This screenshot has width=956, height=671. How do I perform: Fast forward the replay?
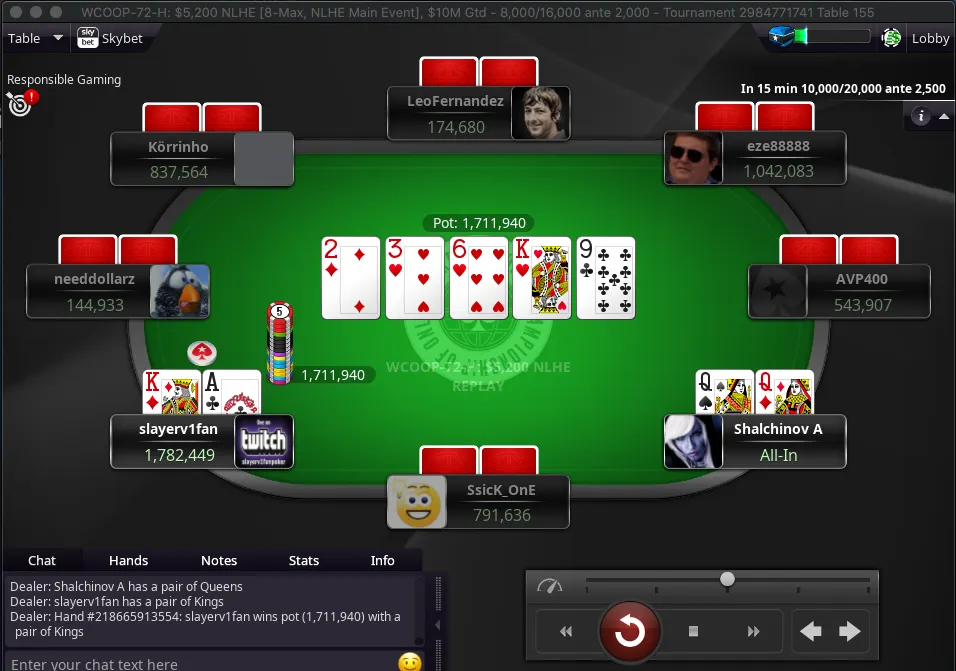coord(753,631)
